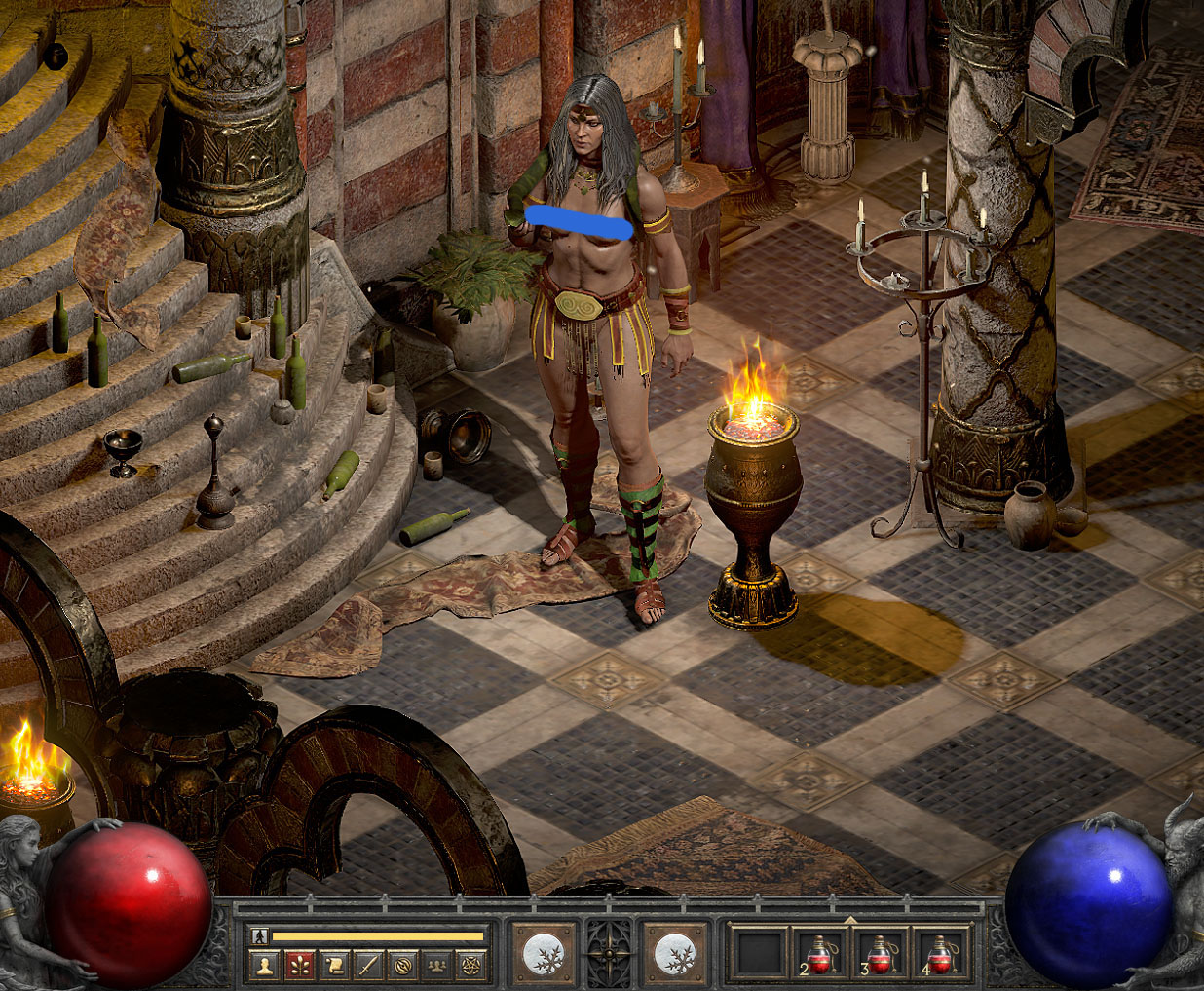Screen dimensions: 1204x991
Task: Use the red potion in belt slot 4
Action: (939, 954)
